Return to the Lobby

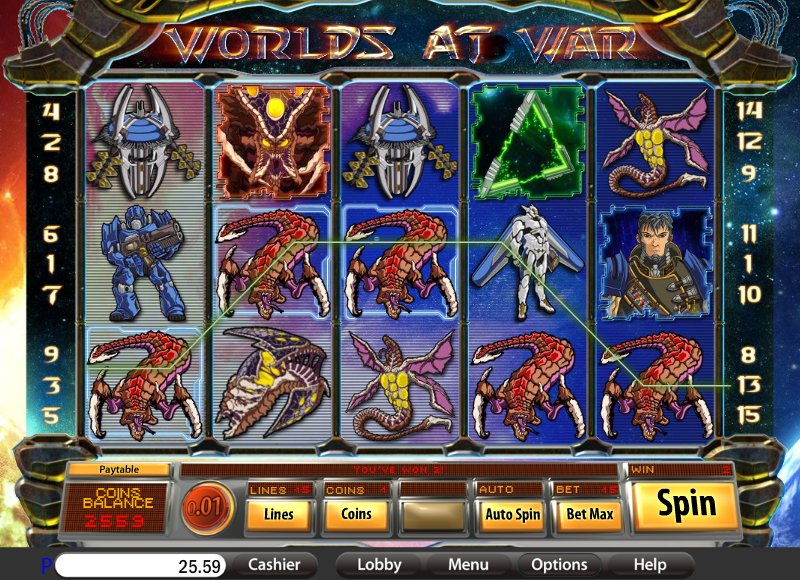coord(379,565)
